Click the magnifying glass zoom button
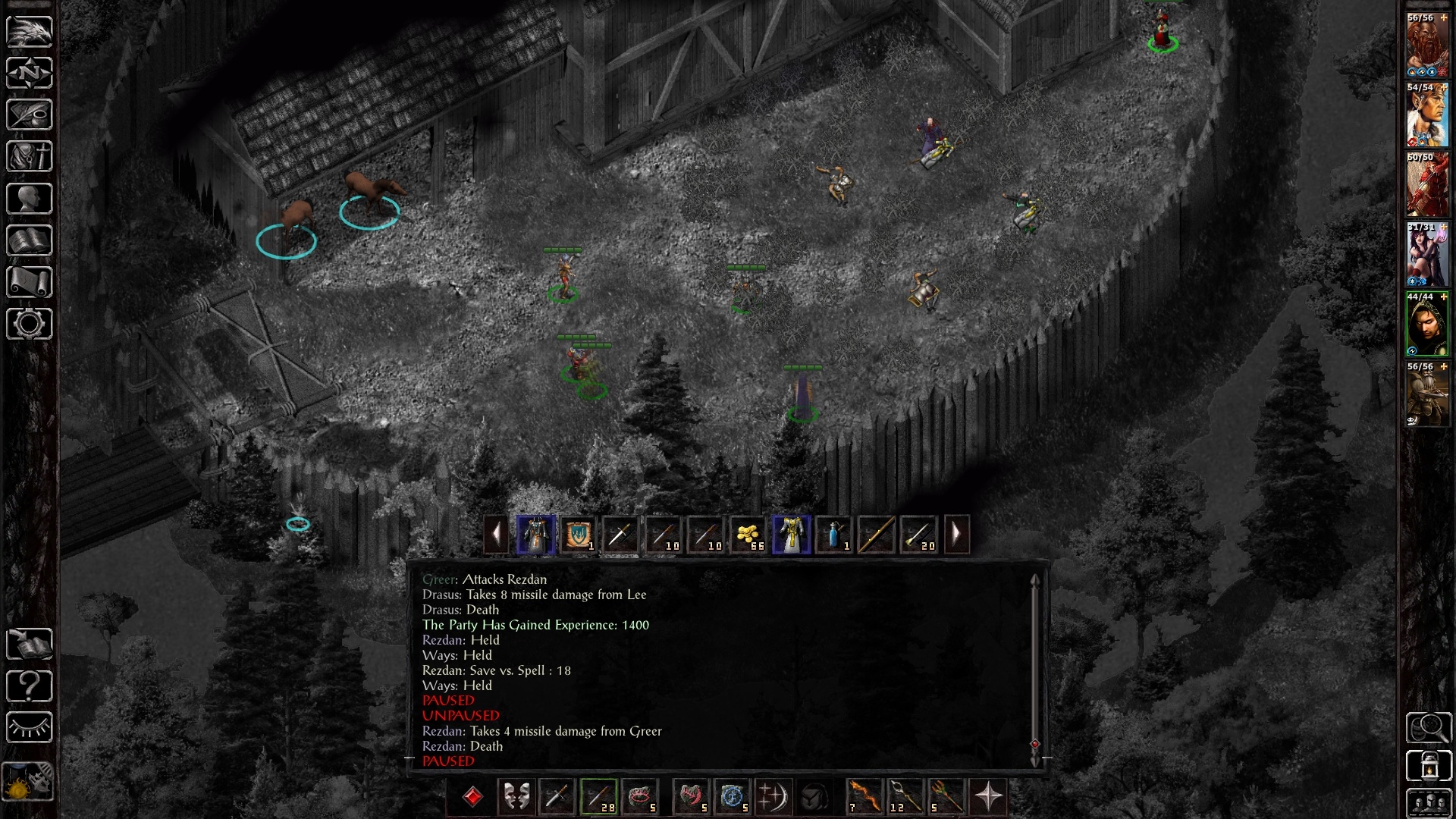 tap(1429, 728)
